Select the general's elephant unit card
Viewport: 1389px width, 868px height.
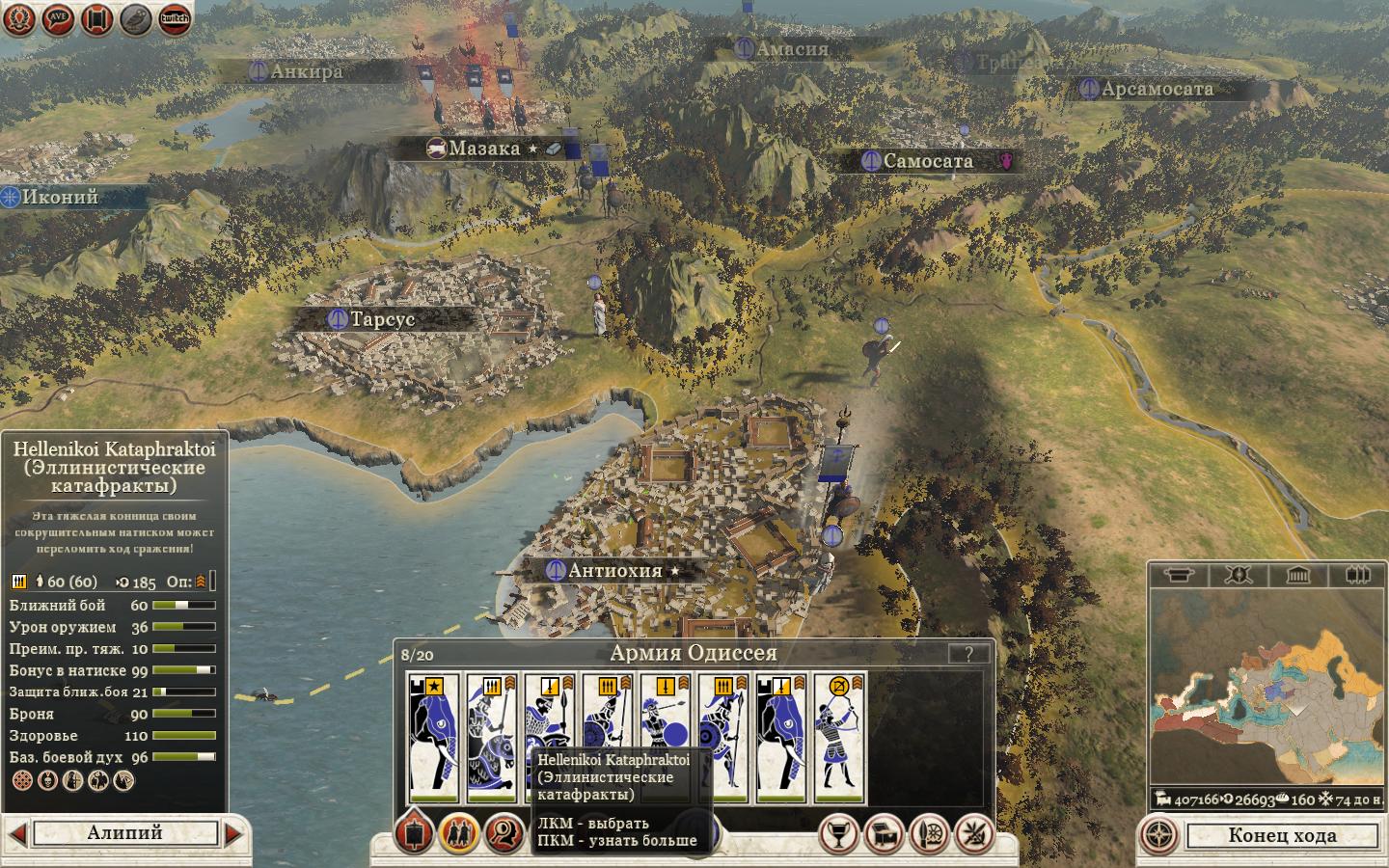433,738
